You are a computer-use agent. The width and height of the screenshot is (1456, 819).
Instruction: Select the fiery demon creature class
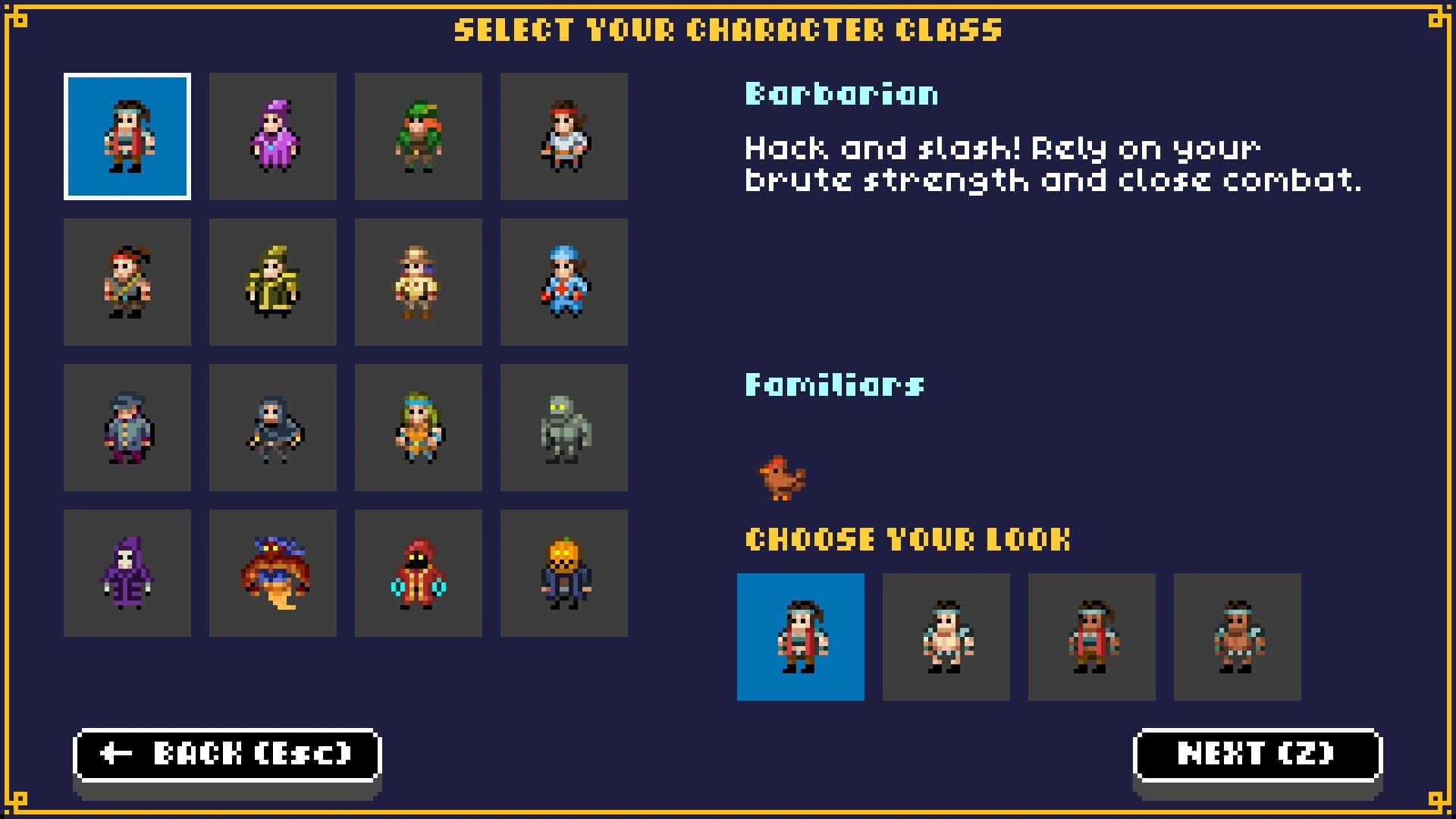[x=273, y=573]
